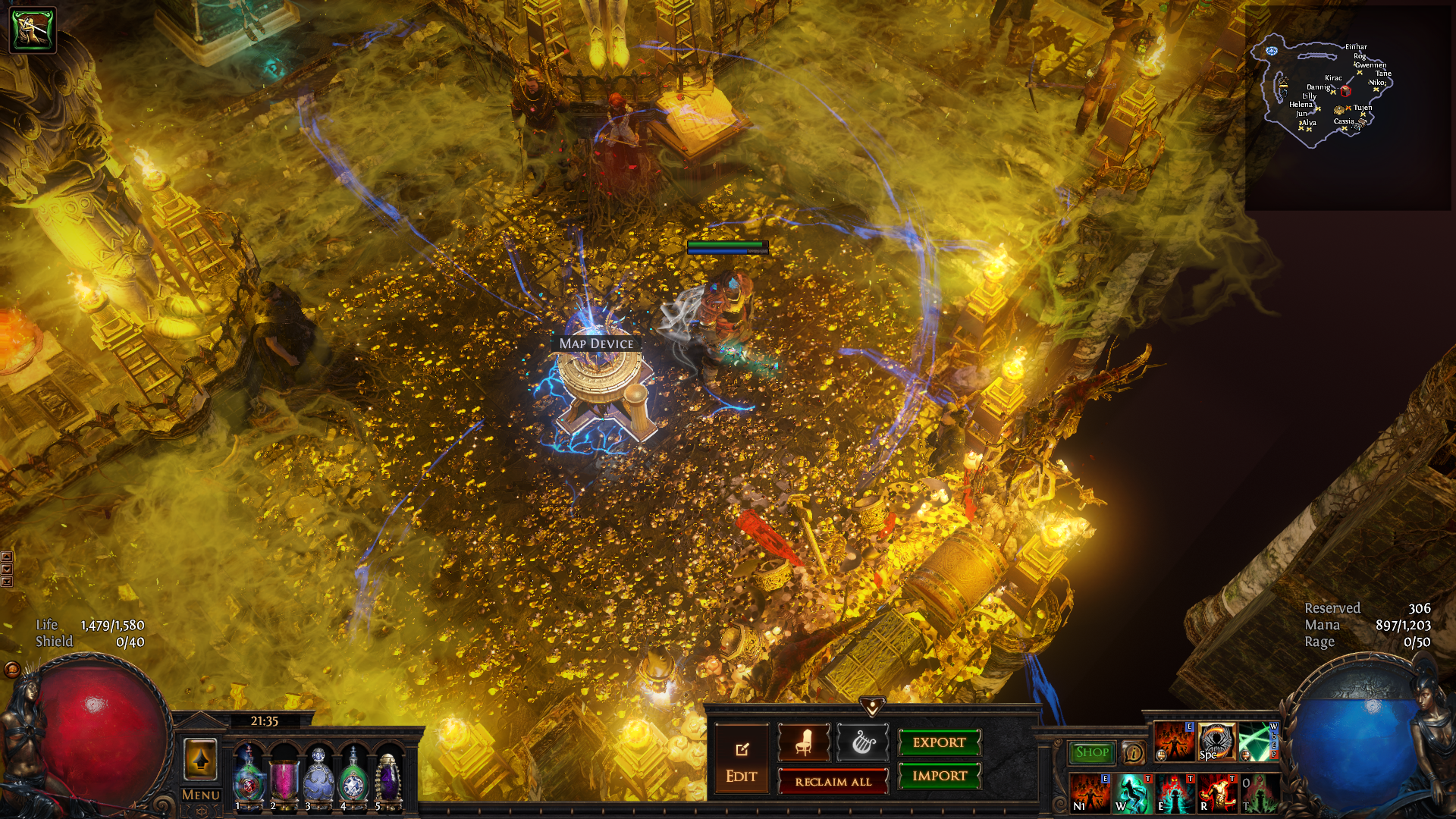Open the microtransaction Shop
The height and width of the screenshot is (819, 1456).
point(1091,752)
